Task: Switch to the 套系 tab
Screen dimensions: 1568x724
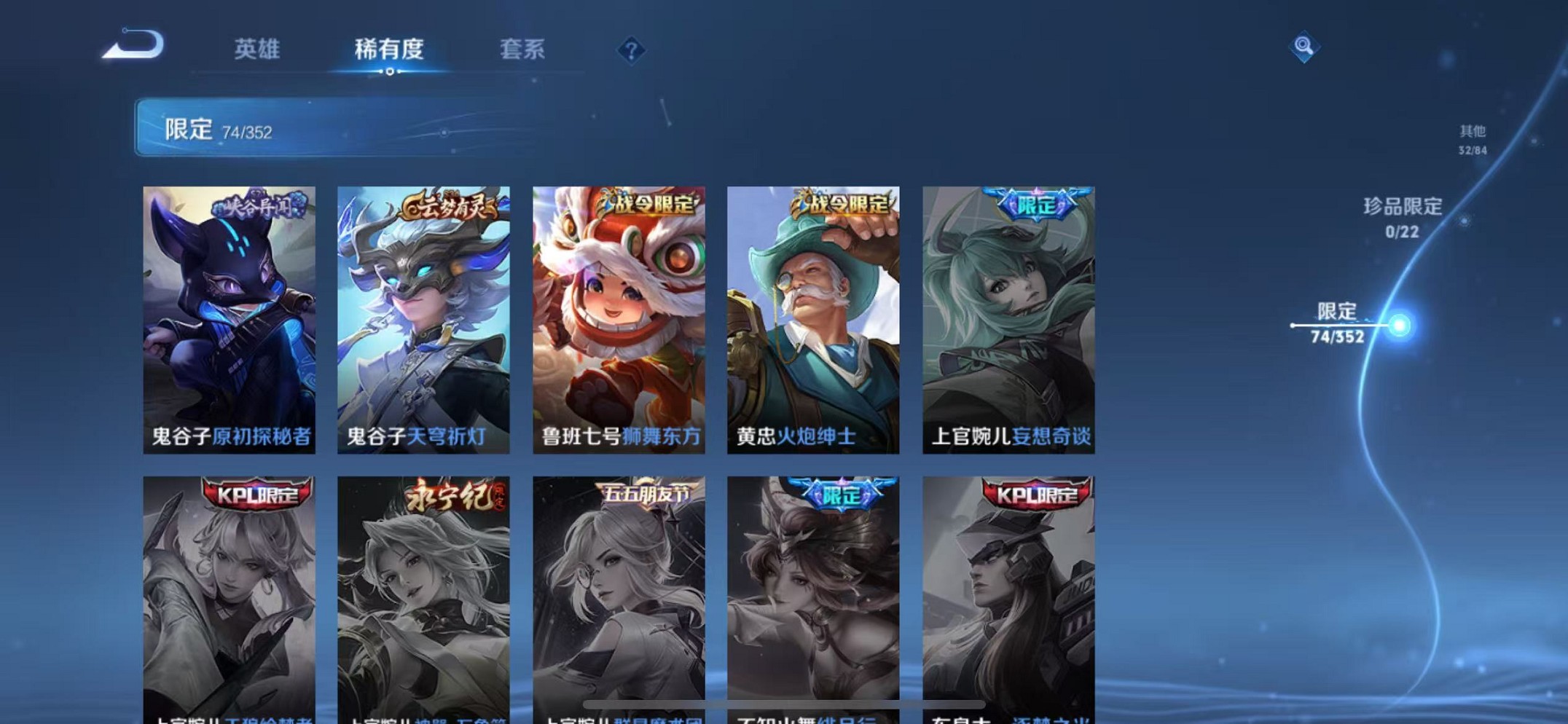Action: click(x=522, y=50)
